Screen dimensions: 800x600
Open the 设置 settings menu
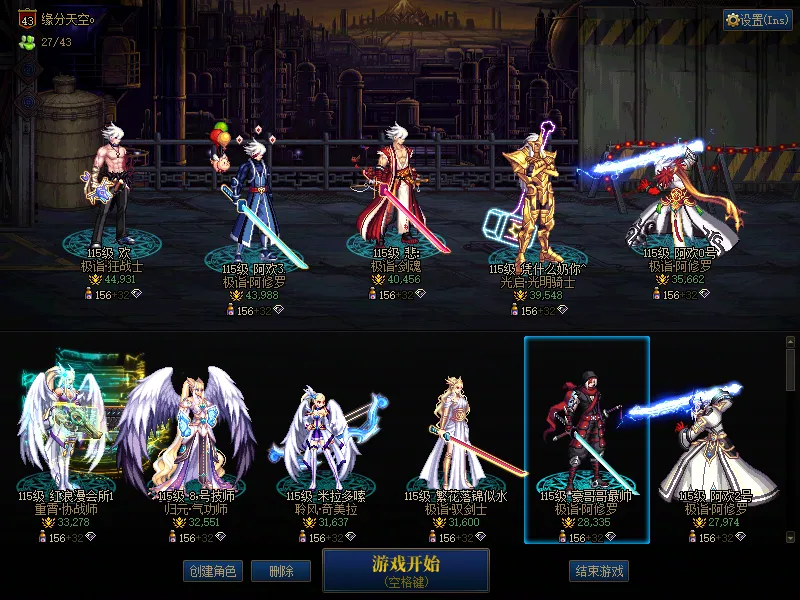click(x=758, y=19)
